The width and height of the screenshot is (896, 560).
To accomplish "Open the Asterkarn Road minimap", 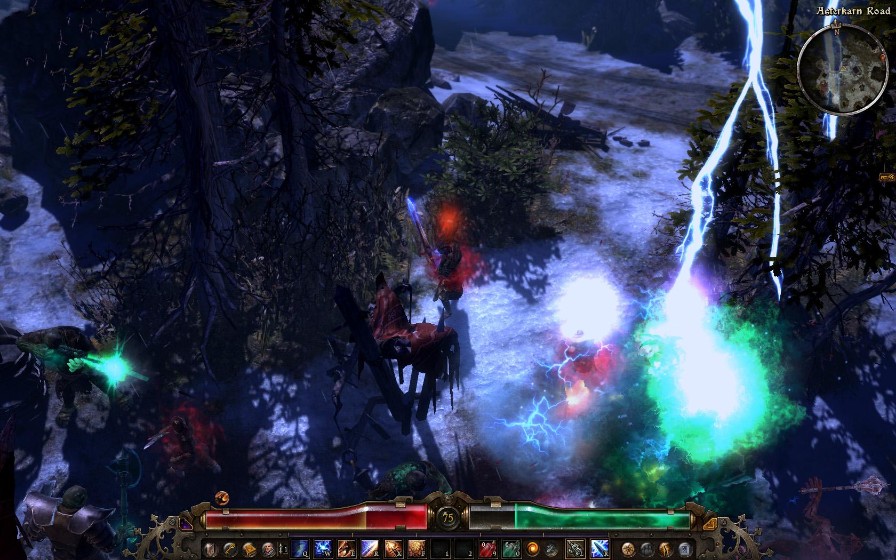I will [842, 68].
